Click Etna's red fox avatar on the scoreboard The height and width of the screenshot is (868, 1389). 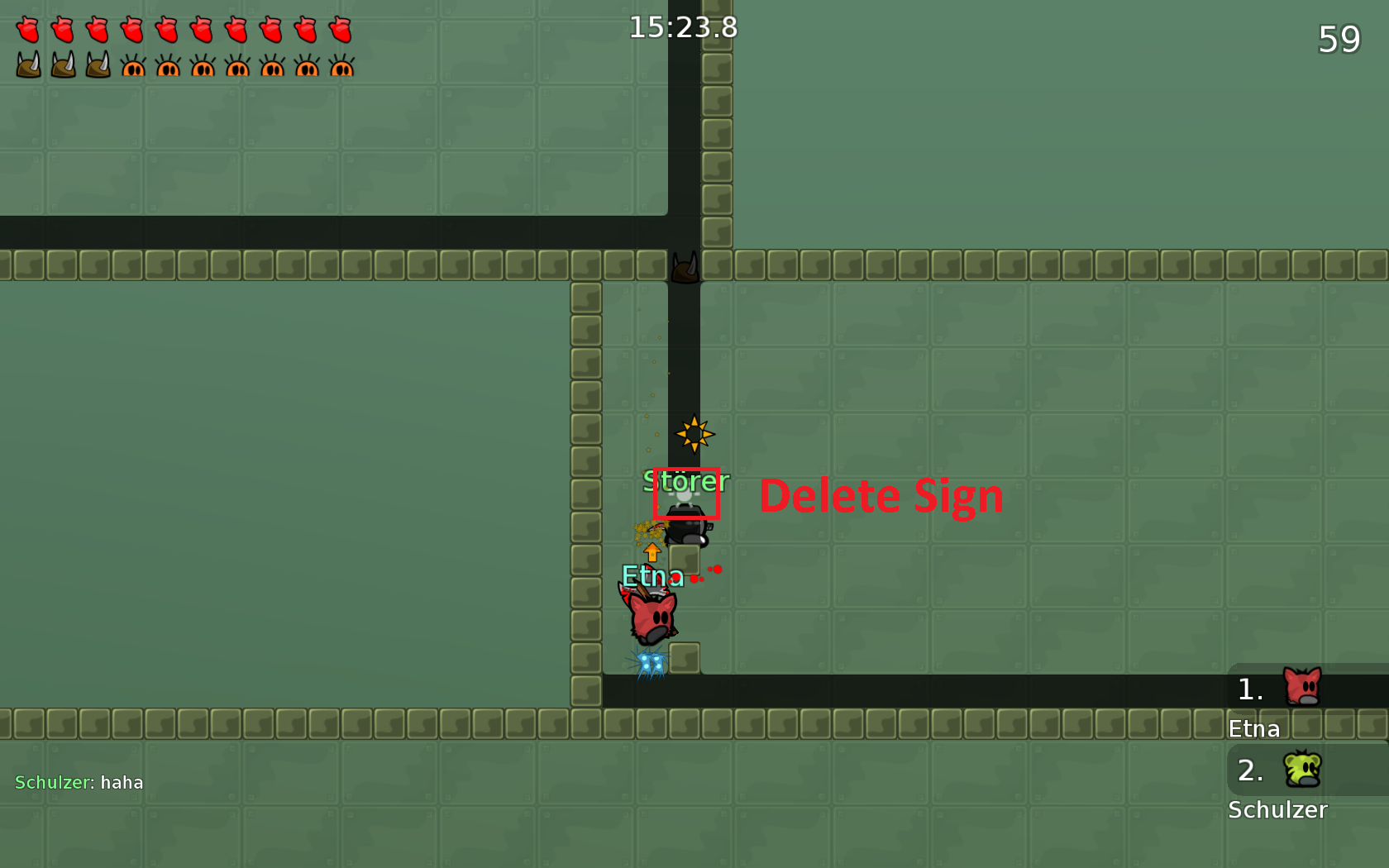[1302, 686]
